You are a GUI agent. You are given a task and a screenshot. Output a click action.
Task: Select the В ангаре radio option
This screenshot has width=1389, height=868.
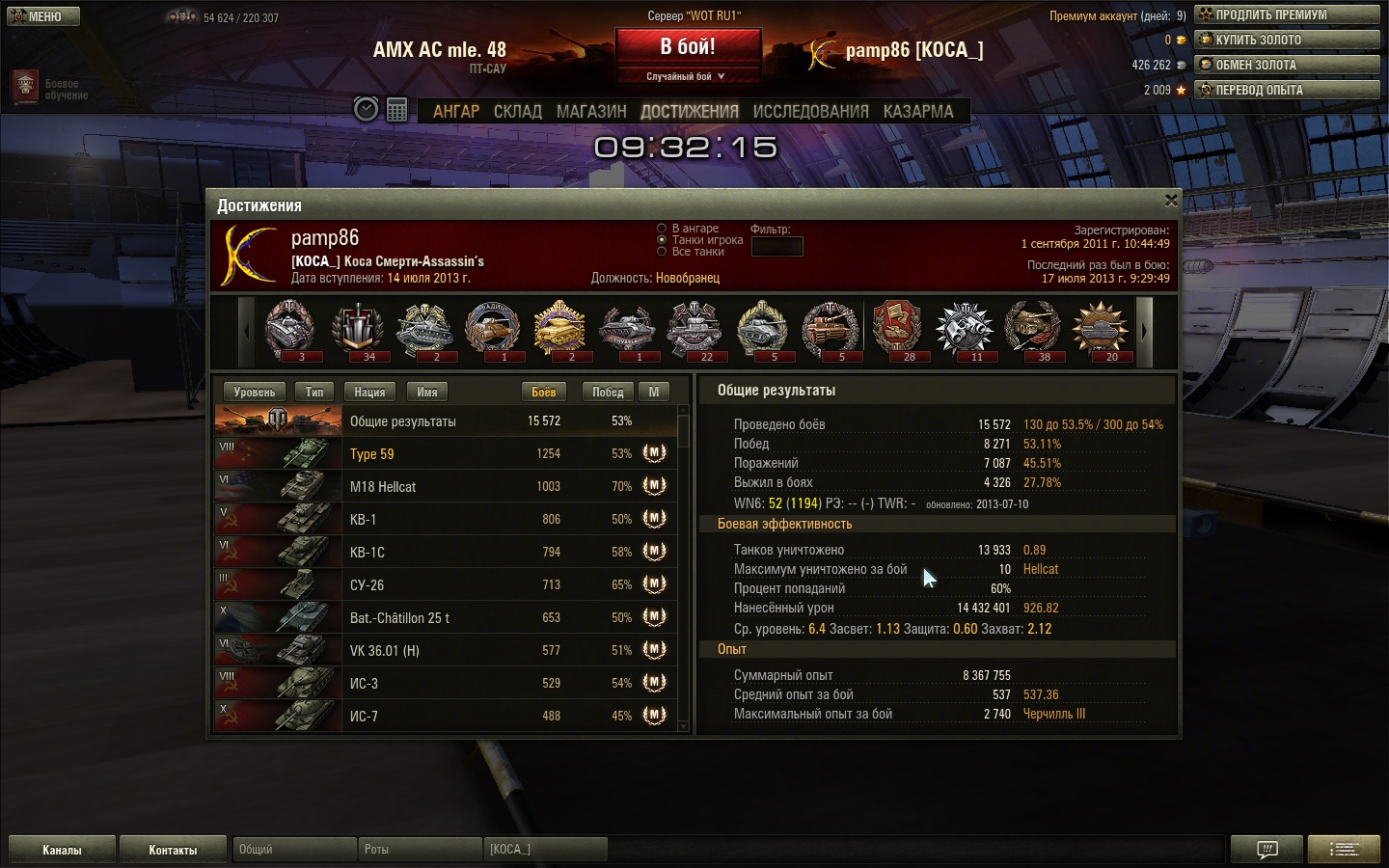[662, 229]
